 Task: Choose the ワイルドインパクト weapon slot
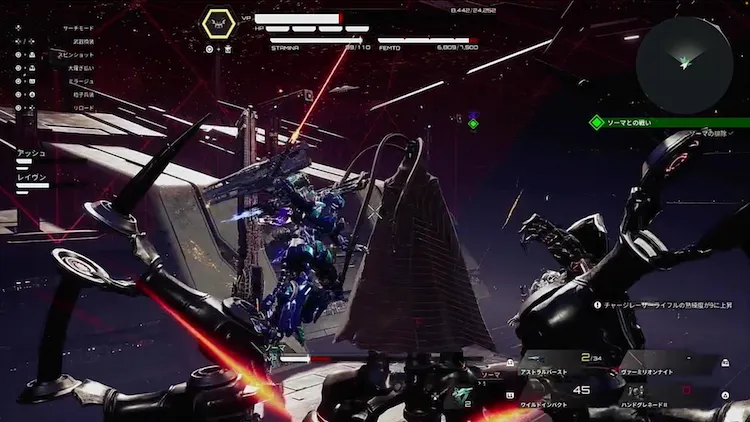(546, 407)
